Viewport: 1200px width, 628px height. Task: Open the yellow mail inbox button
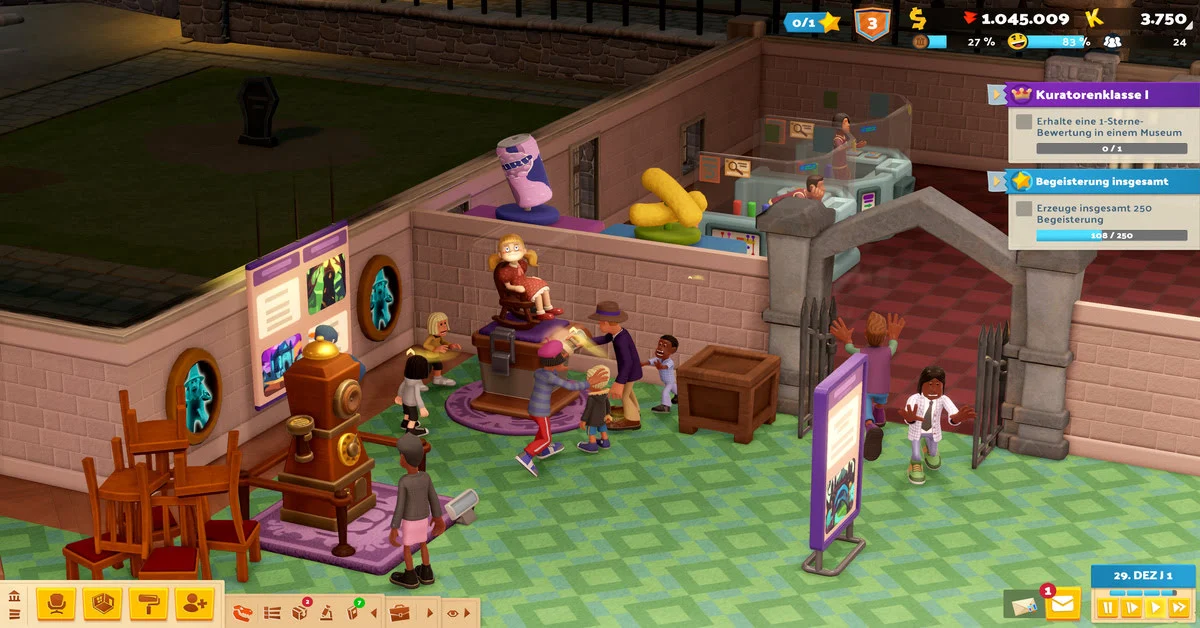click(x=1062, y=604)
